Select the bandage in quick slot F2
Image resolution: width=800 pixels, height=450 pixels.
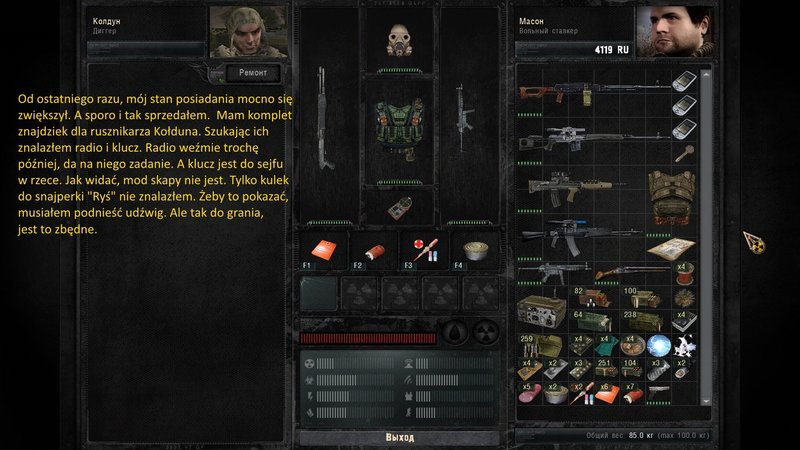371,250
